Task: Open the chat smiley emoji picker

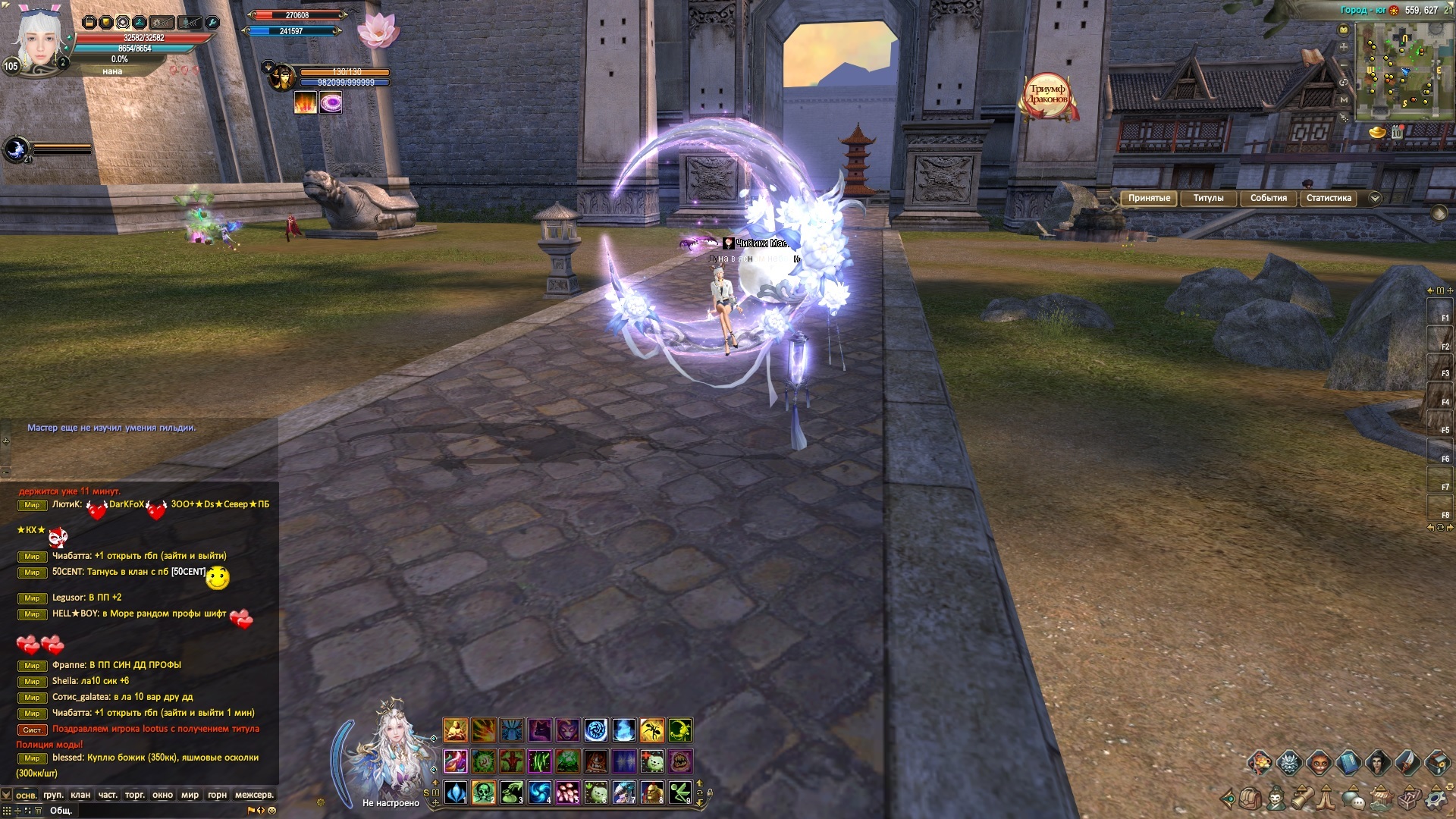Action: (272, 811)
